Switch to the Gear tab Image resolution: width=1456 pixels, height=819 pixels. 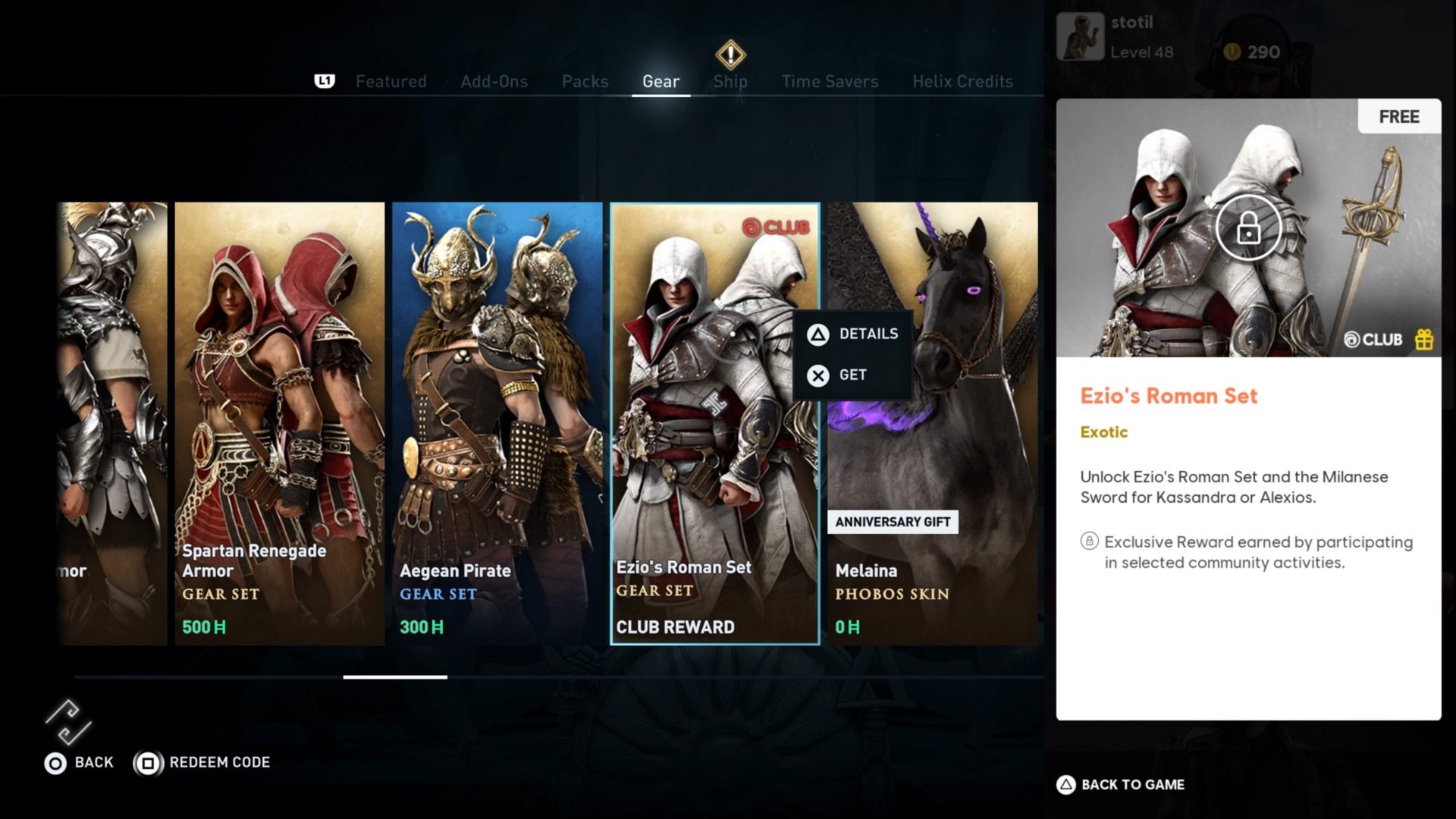661,81
